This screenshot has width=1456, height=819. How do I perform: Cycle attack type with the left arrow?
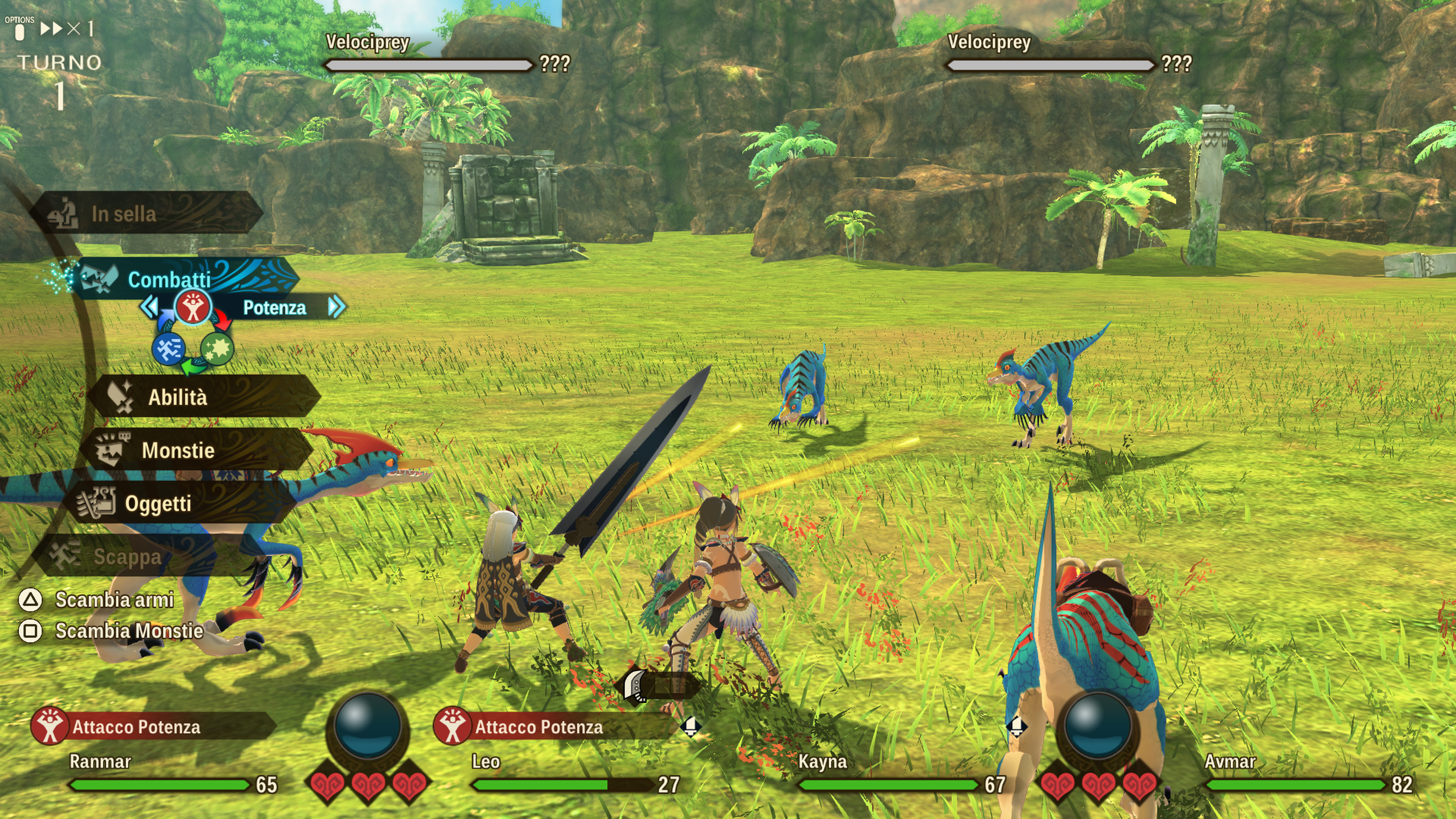(149, 307)
